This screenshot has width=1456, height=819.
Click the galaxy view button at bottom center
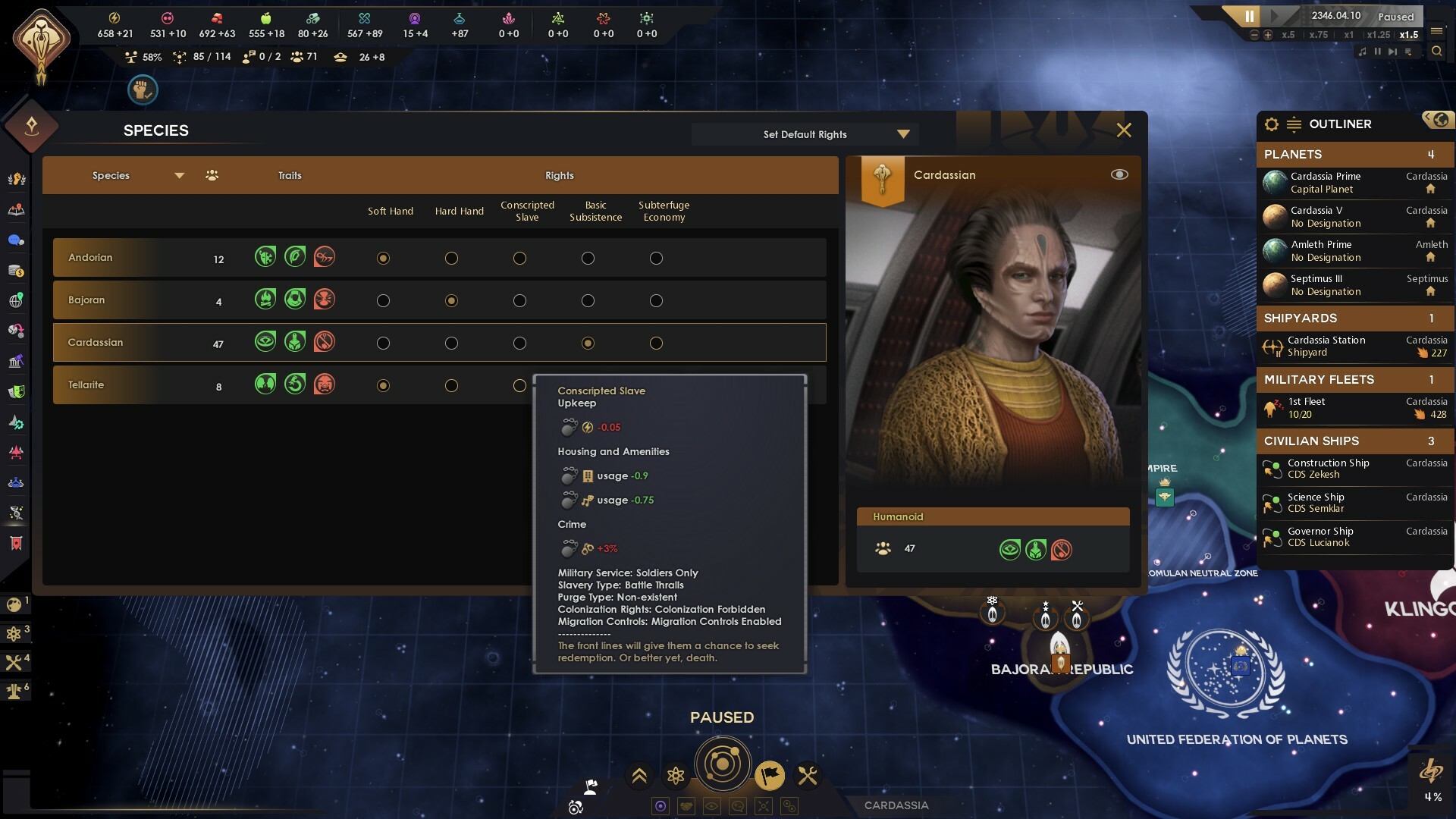[723, 764]
